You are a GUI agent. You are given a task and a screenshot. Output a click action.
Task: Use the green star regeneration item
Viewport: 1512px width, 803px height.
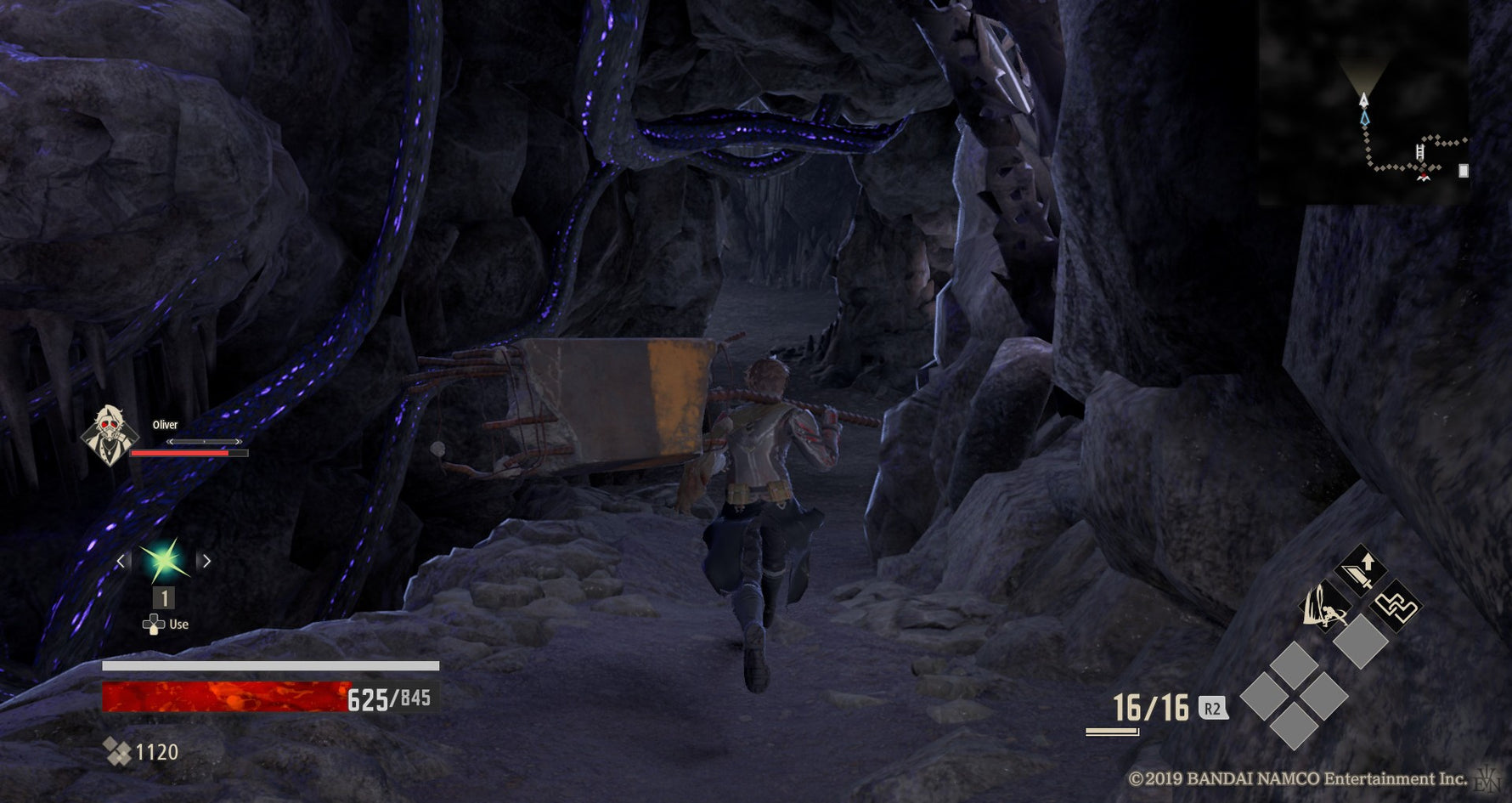[164, 561]
